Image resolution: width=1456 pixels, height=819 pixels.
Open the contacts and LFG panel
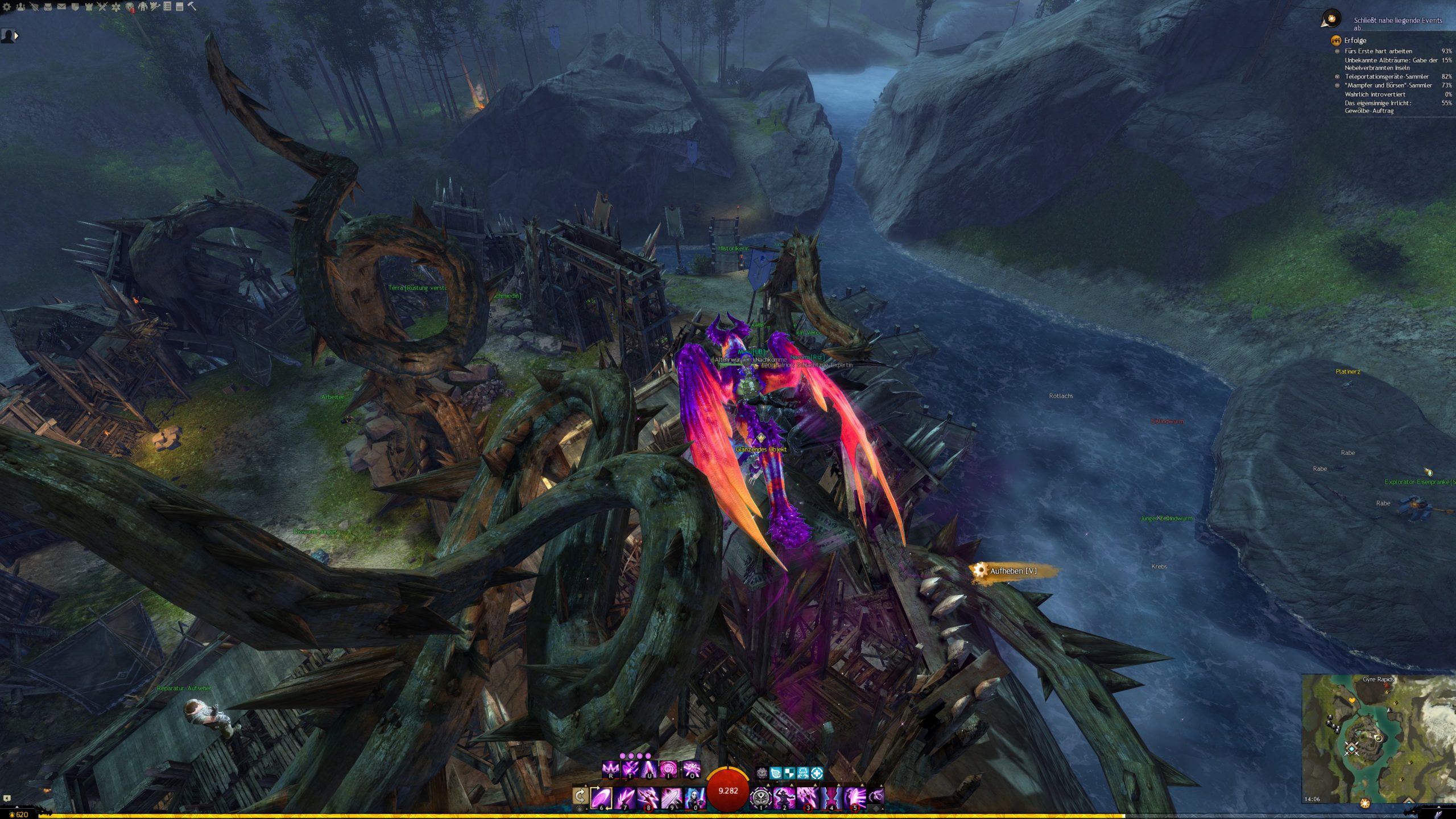click(x=20, y=7)
